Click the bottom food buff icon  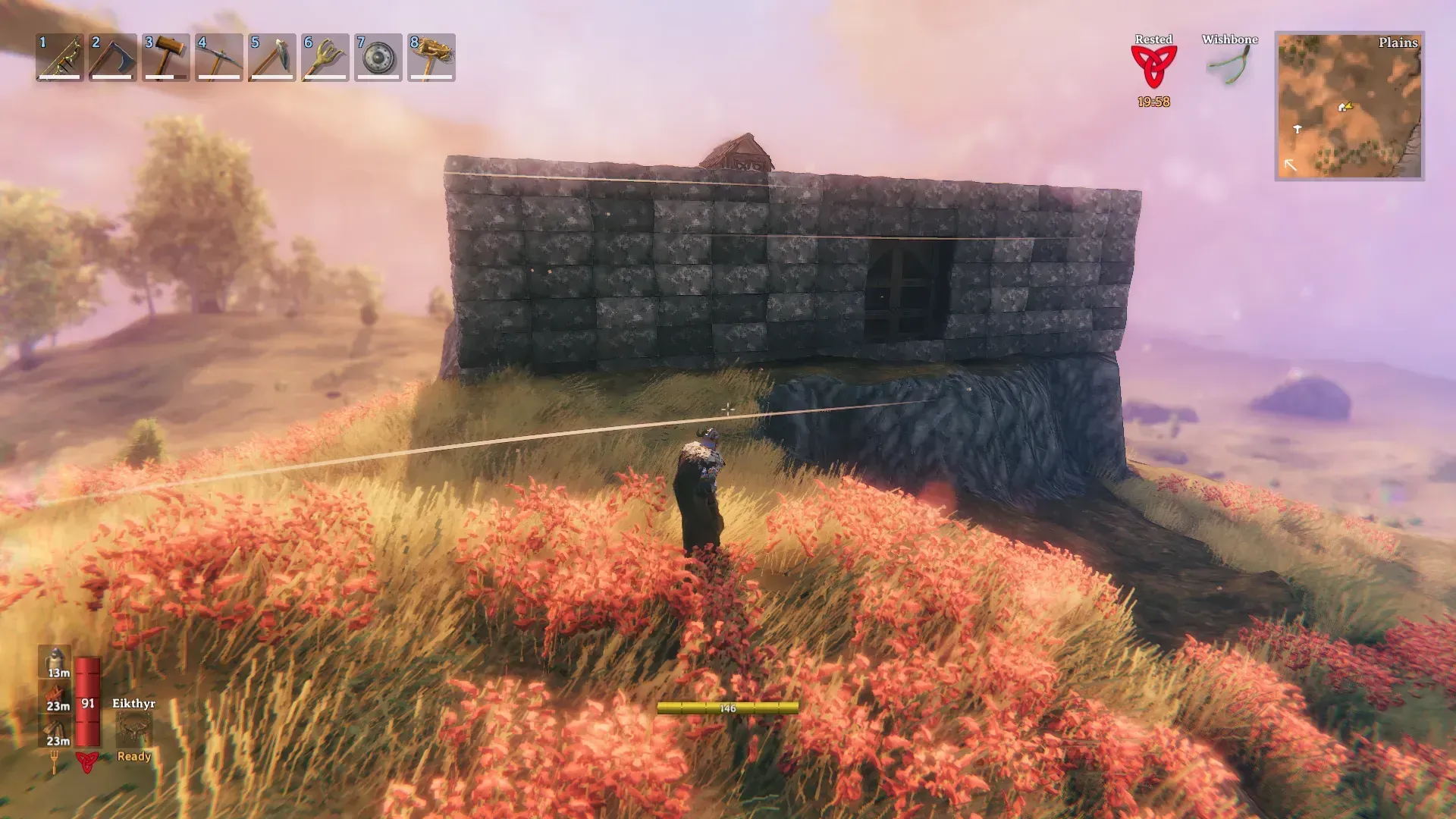(x=56, y=730)
